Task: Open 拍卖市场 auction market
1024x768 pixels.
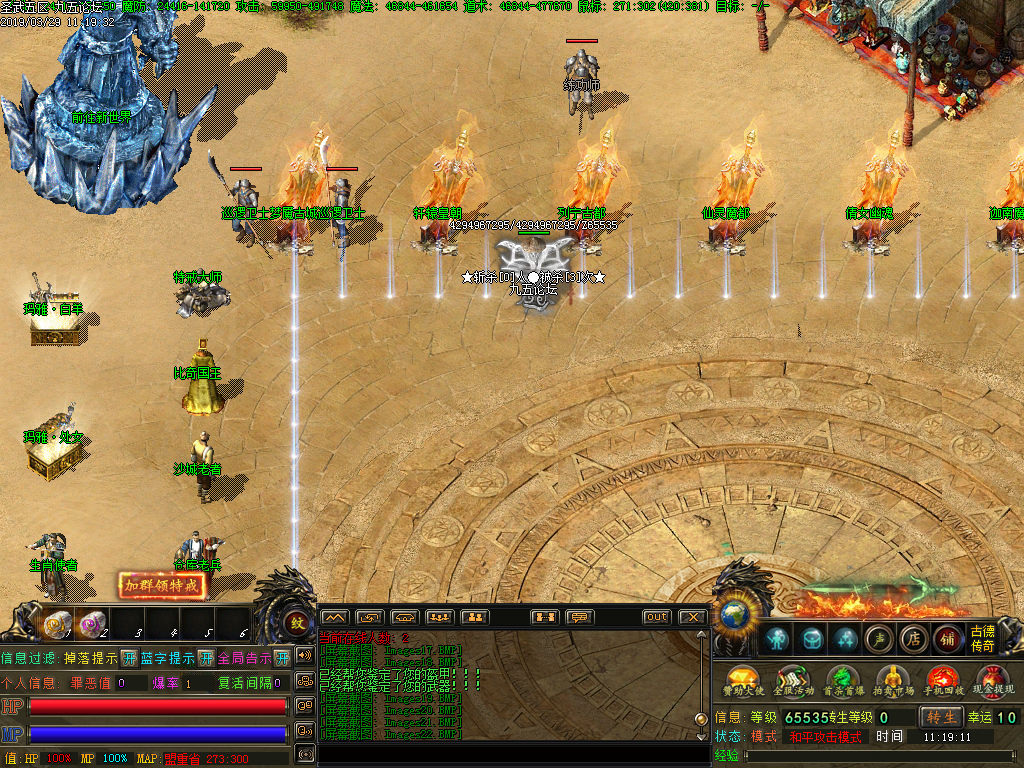Action: coord(891,682)
